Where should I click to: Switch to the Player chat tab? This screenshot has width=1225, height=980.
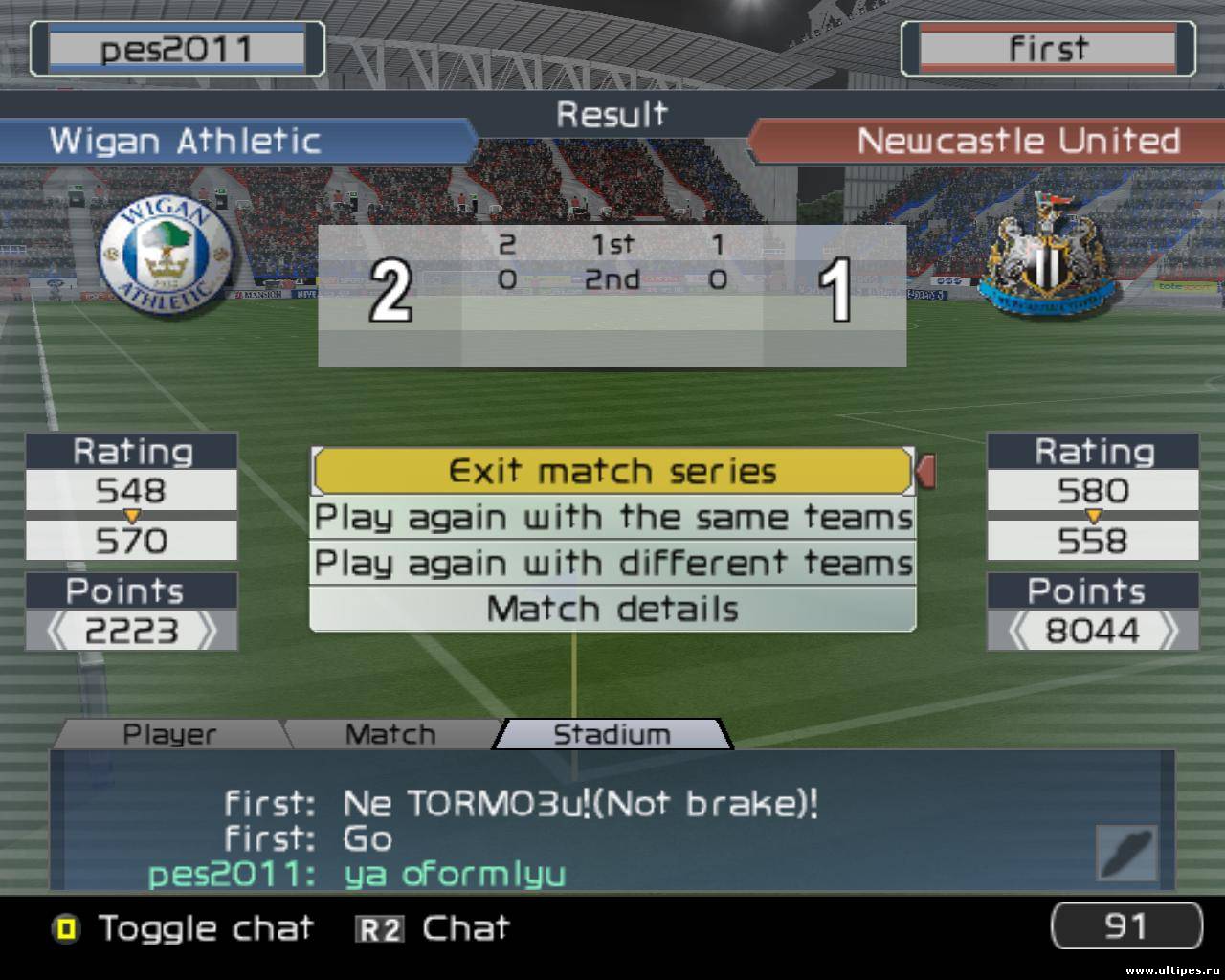[x=169, y=734]
